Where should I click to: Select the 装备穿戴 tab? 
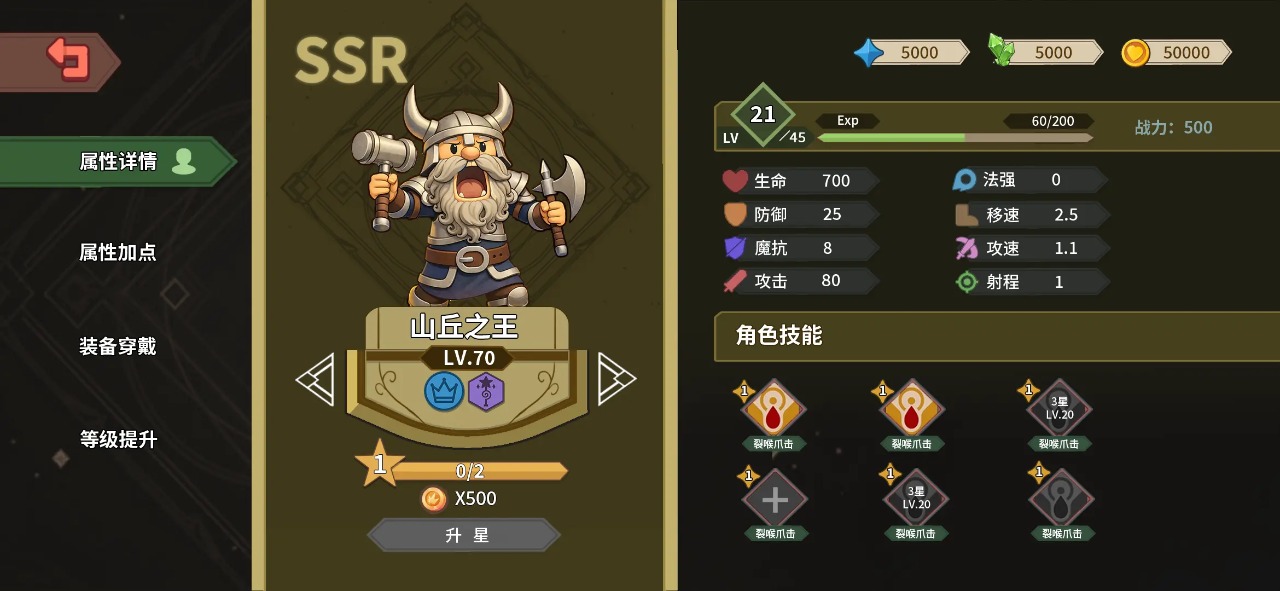click(x=118, y=347)
